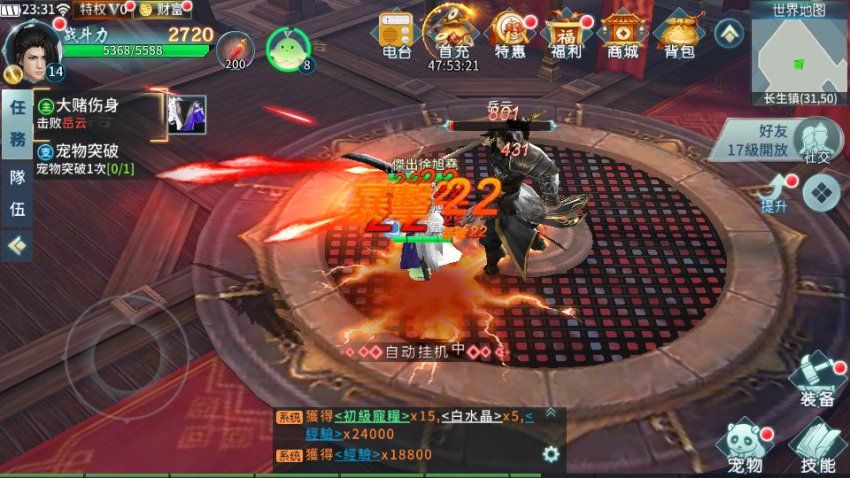Open the 特惠 special deals menu
Image resolution: width=850 pixels, height=478 pixels.
click(510, 34)
